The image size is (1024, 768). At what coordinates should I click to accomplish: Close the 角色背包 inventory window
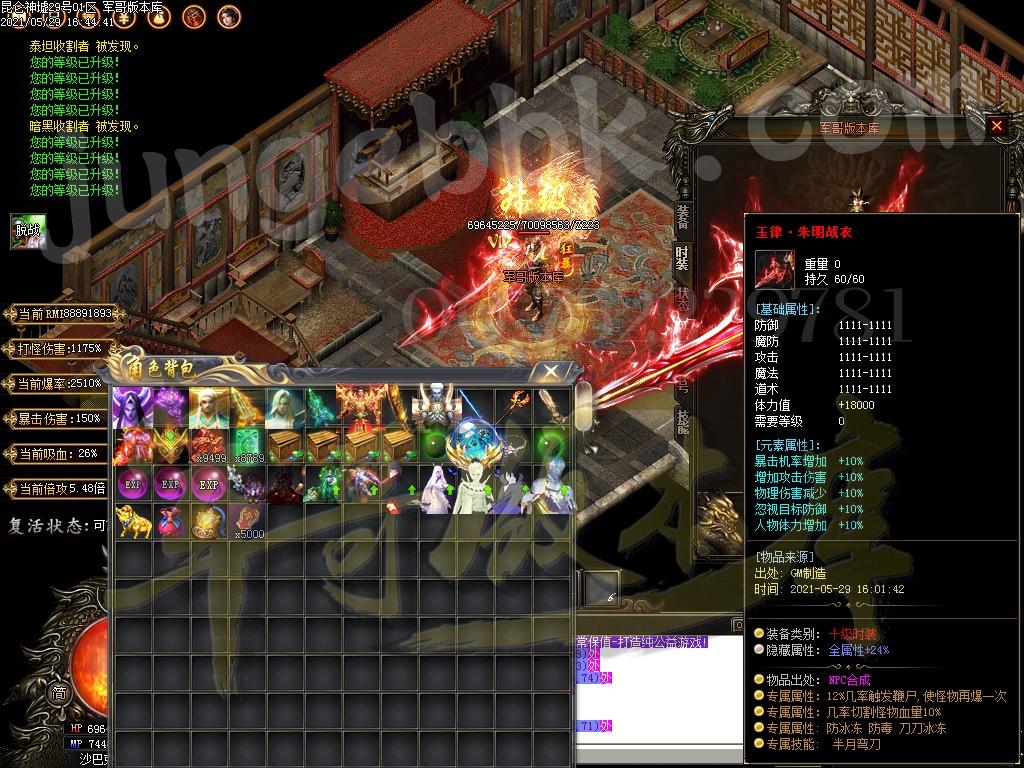click(x=551, y=371)
